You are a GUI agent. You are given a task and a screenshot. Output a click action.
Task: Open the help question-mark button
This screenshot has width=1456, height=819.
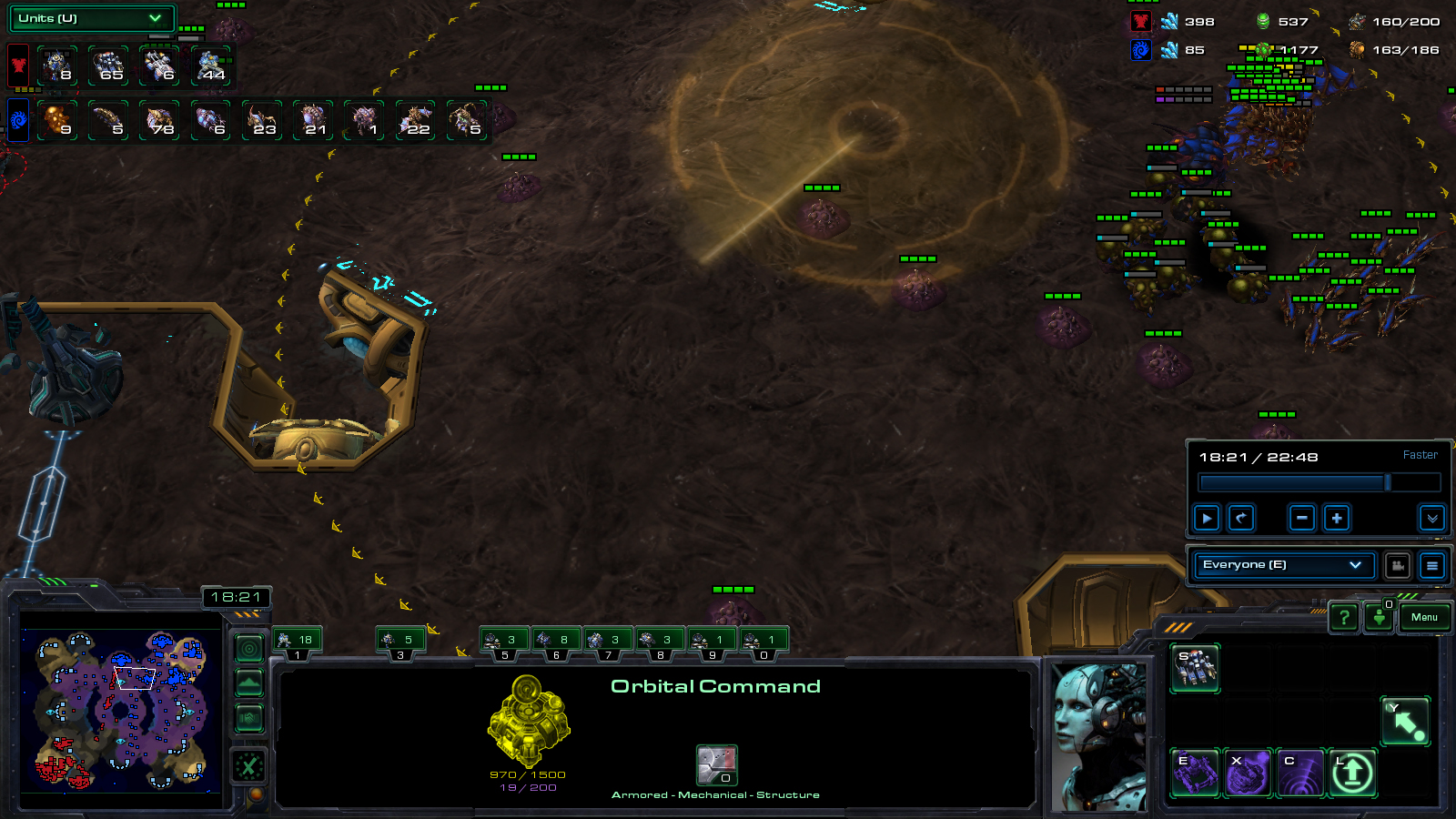point(1344,618)
